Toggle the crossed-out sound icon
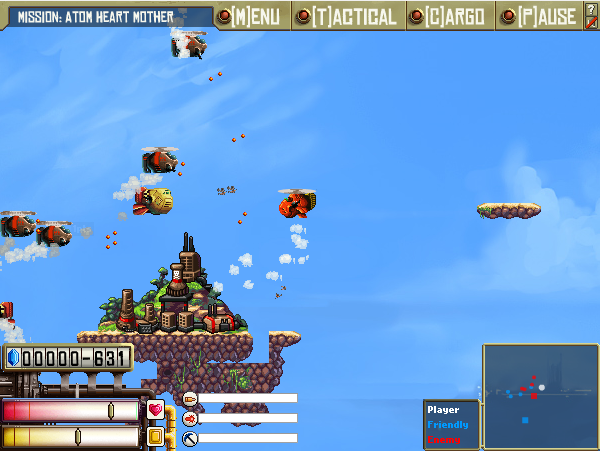600x451 pixels. 591,23
